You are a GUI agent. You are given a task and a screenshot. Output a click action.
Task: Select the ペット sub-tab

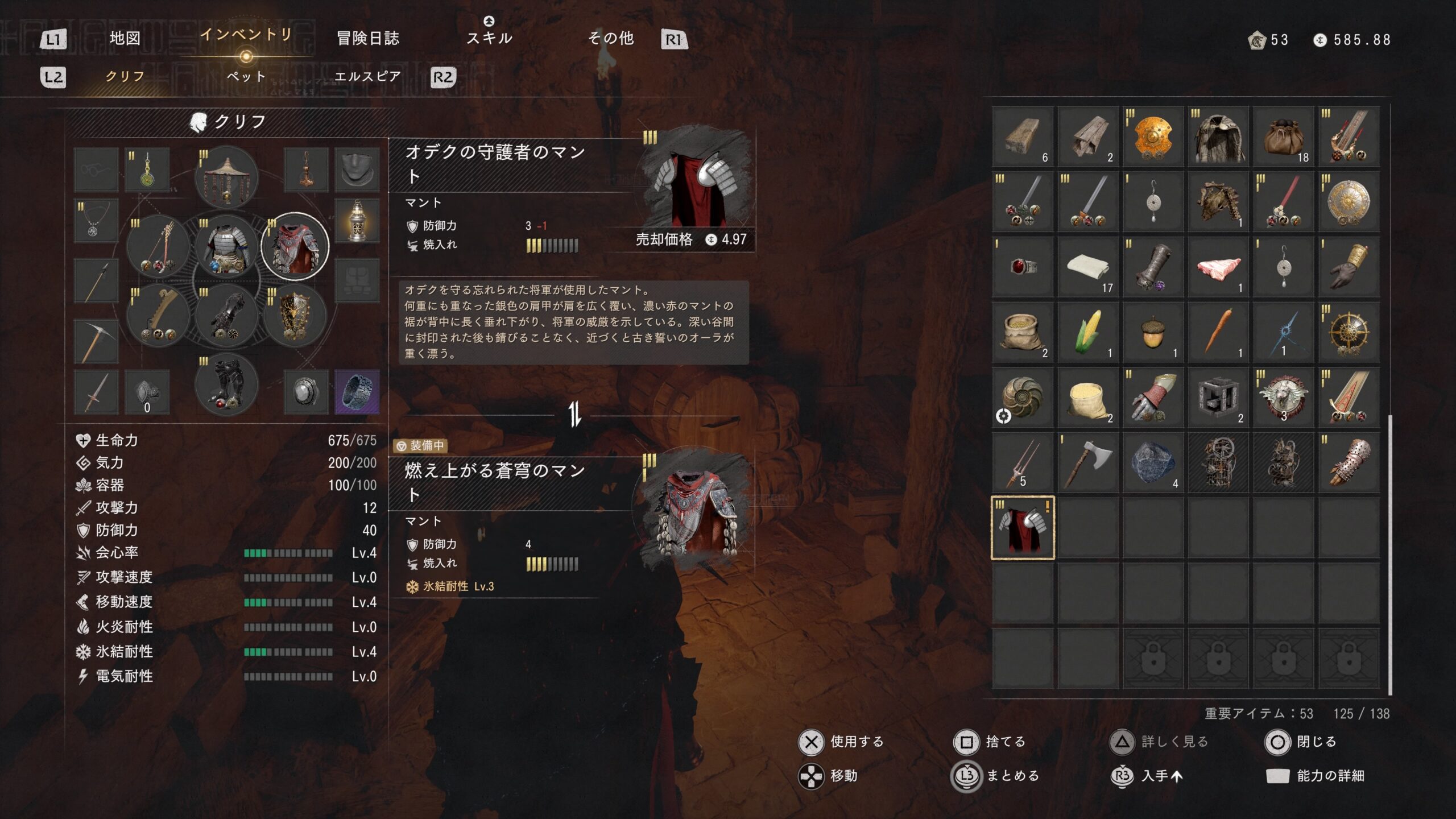pos(246,76)
